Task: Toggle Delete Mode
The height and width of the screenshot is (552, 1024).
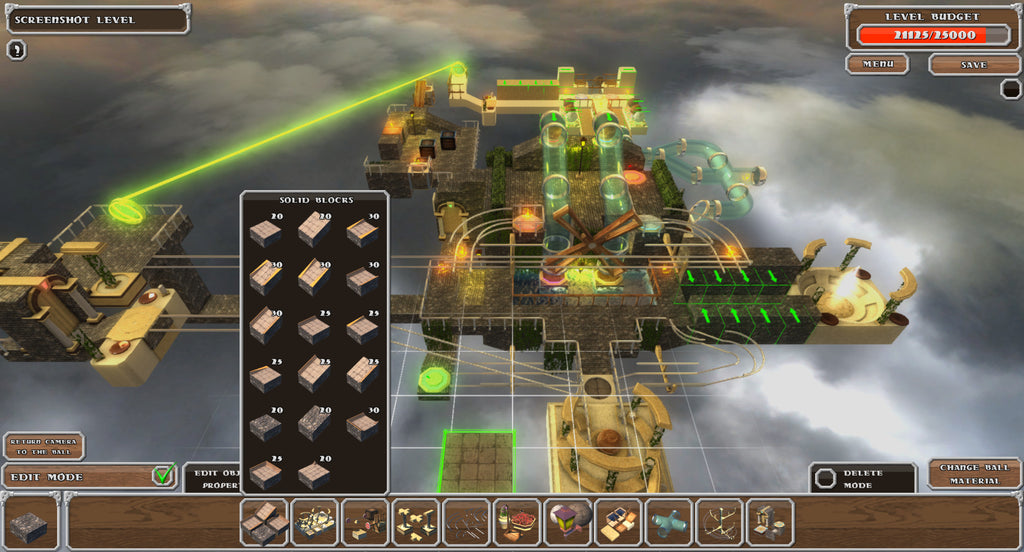Action: tap(862, 478)
